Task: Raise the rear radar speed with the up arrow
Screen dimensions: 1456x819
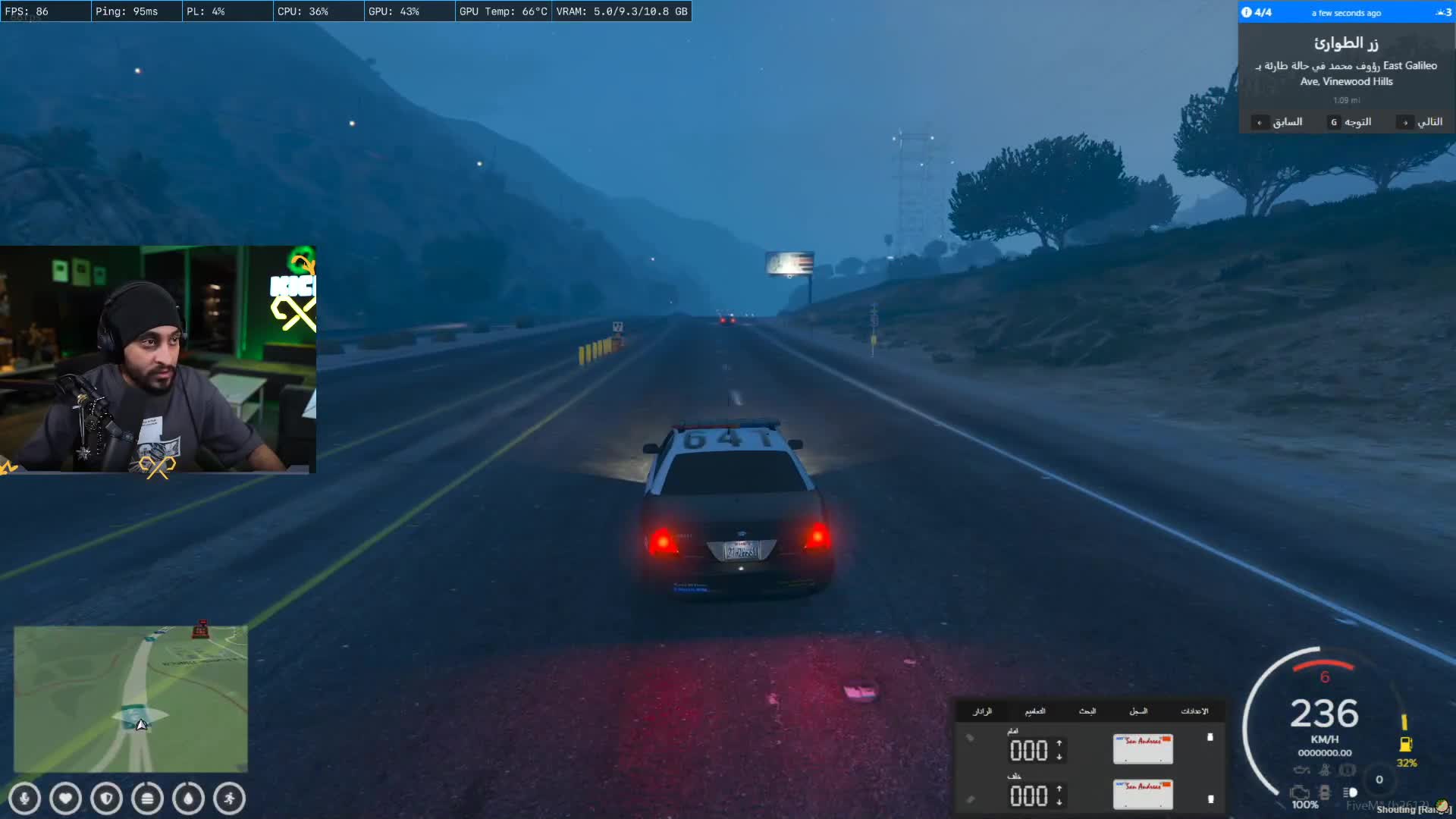Action: coord(1059,789)
